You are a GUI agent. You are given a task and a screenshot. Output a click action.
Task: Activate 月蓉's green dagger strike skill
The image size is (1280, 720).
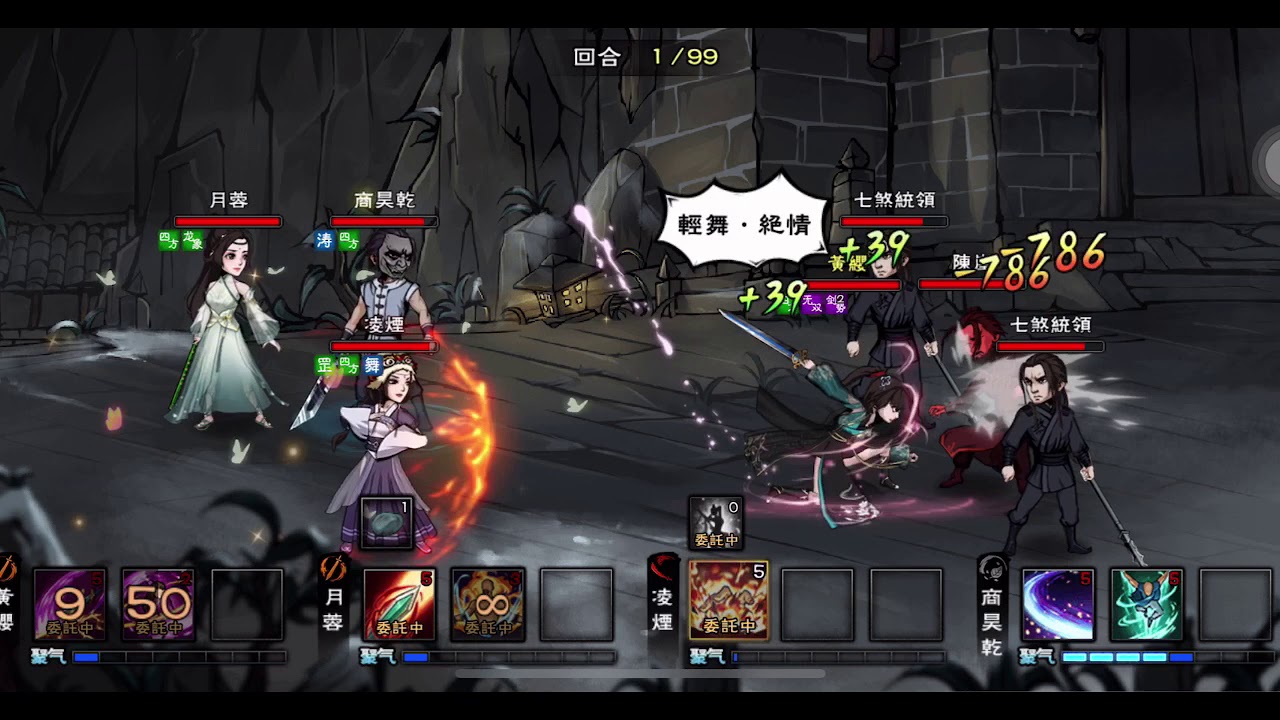(x=399, y=604)
